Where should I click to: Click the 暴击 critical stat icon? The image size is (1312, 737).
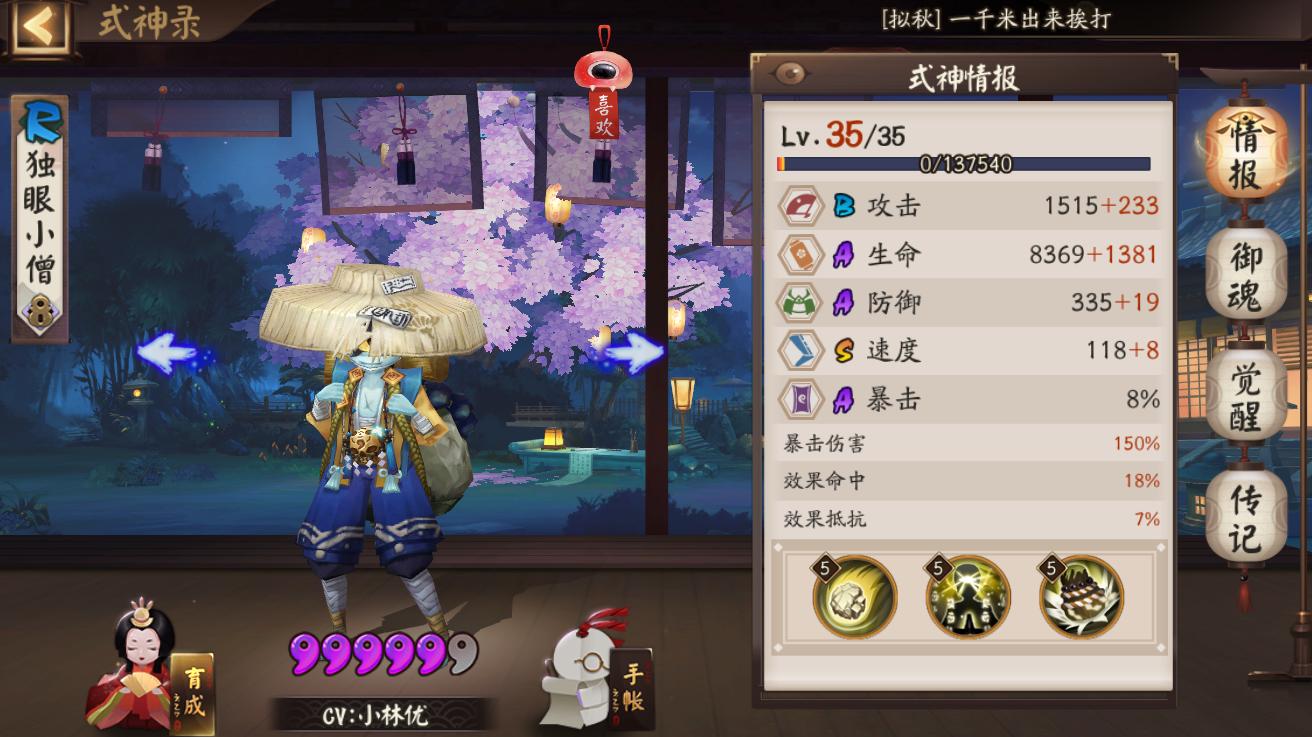[798, 398]
